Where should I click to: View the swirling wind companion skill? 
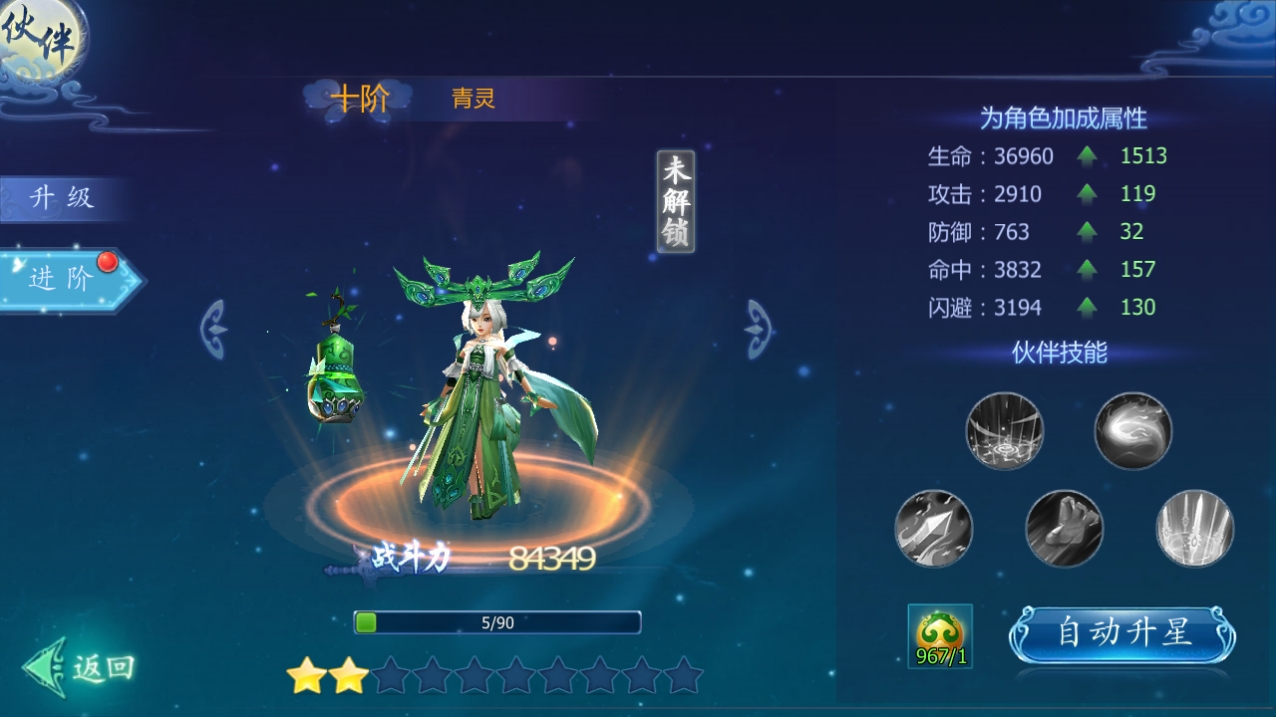coord(1132,431)
